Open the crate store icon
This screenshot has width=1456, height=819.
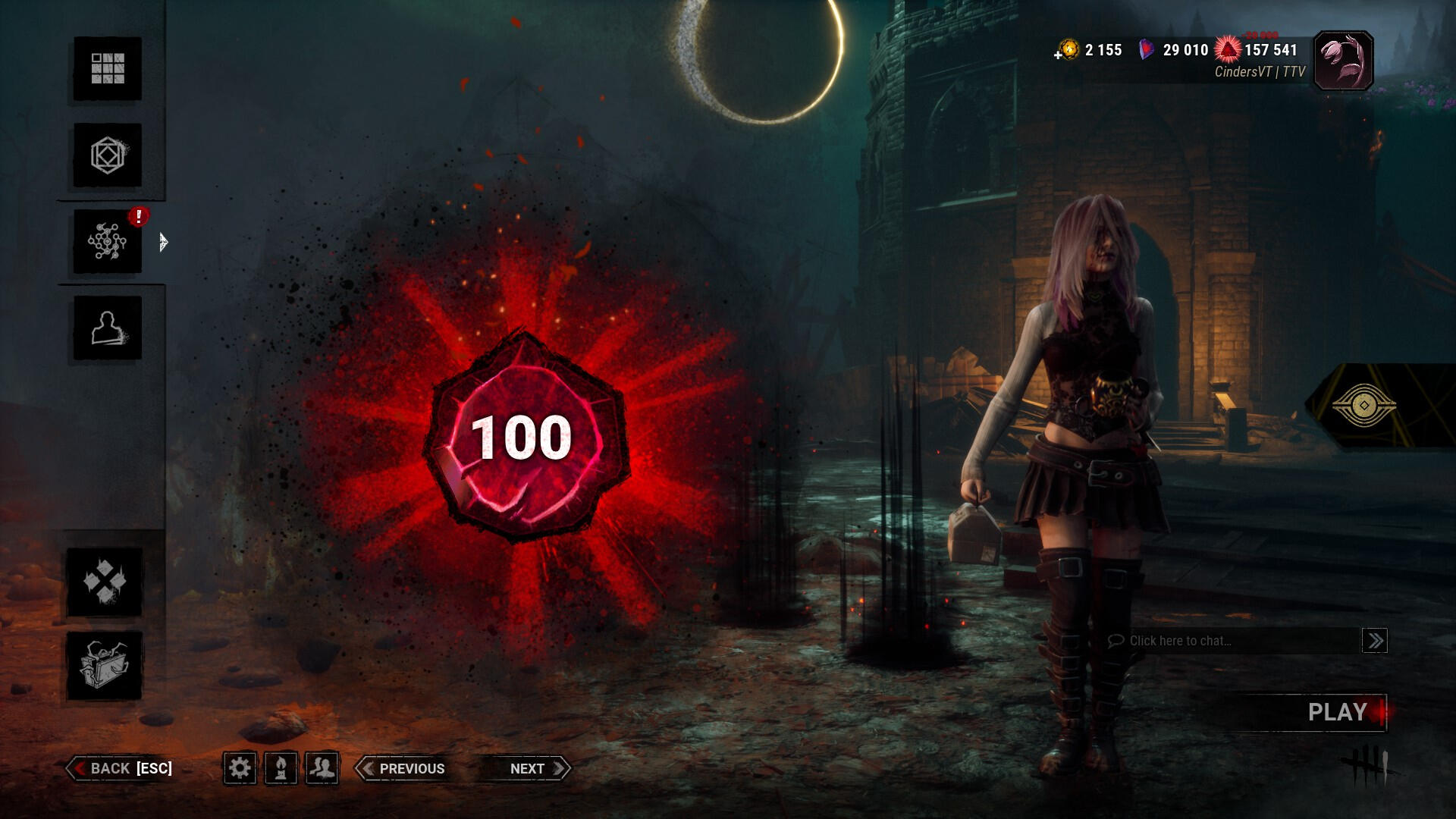(x=105, y=665)
